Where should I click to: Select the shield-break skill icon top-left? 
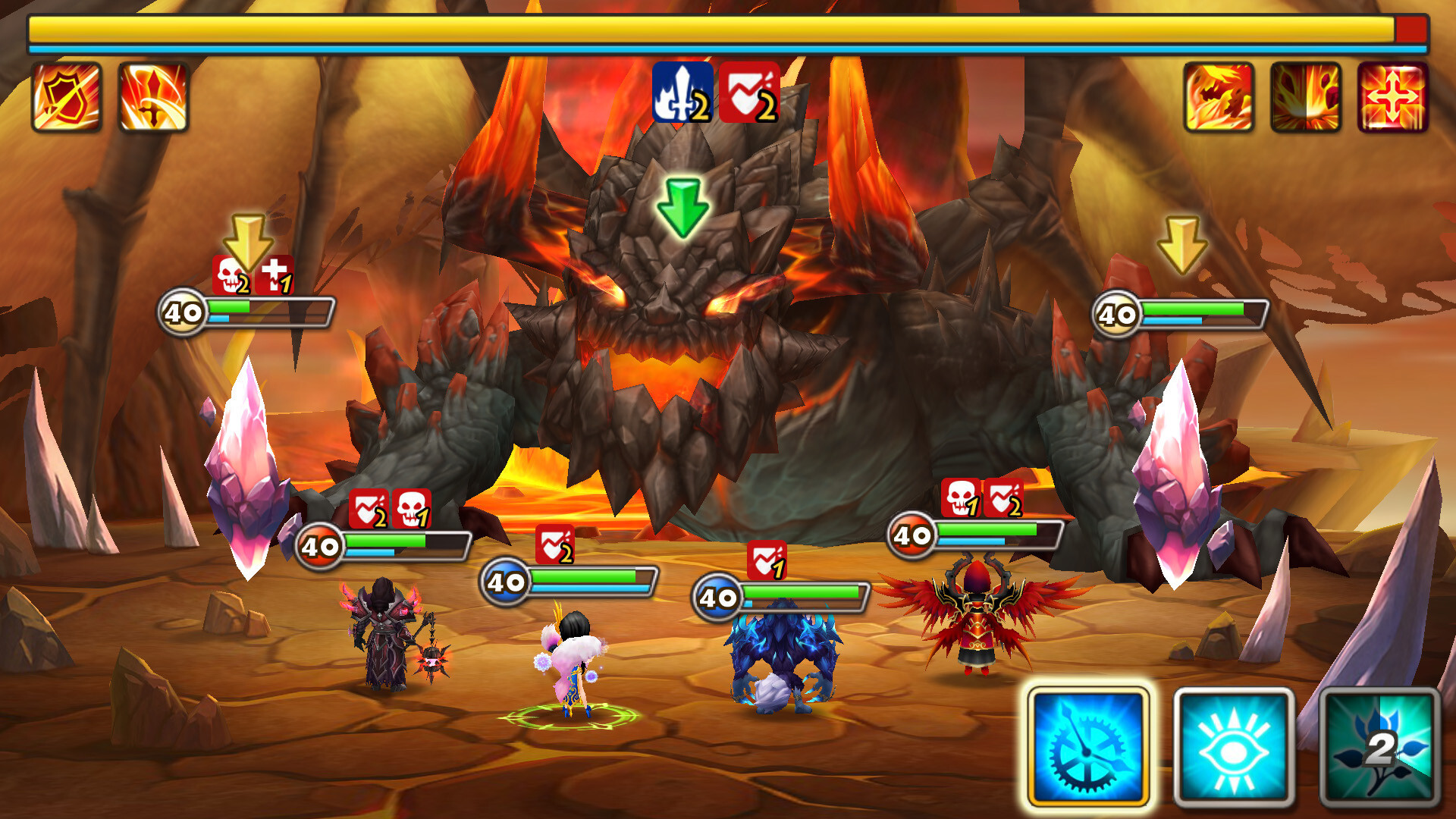tap(67, 96)
